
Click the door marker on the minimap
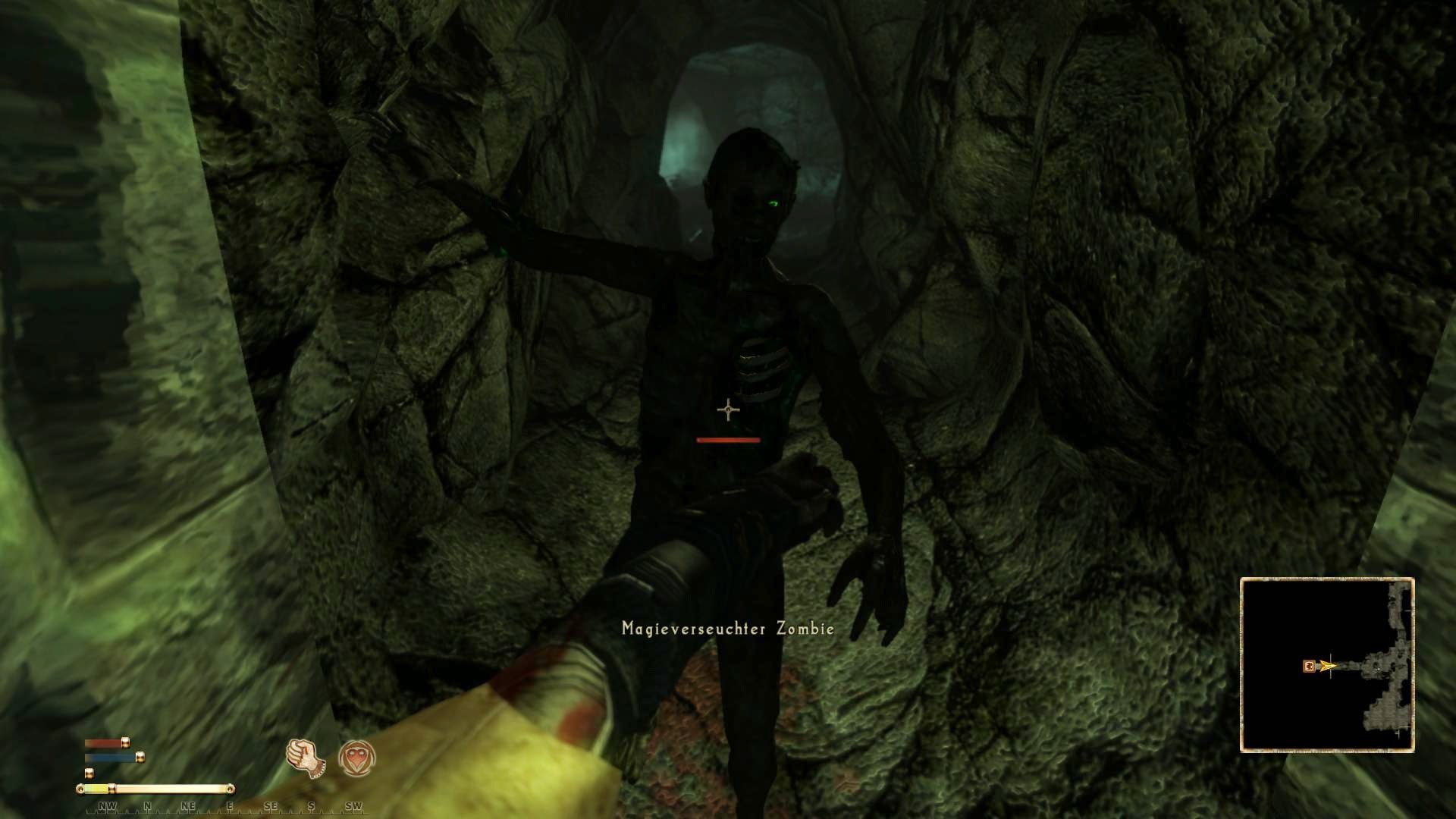click(1309, 667)
